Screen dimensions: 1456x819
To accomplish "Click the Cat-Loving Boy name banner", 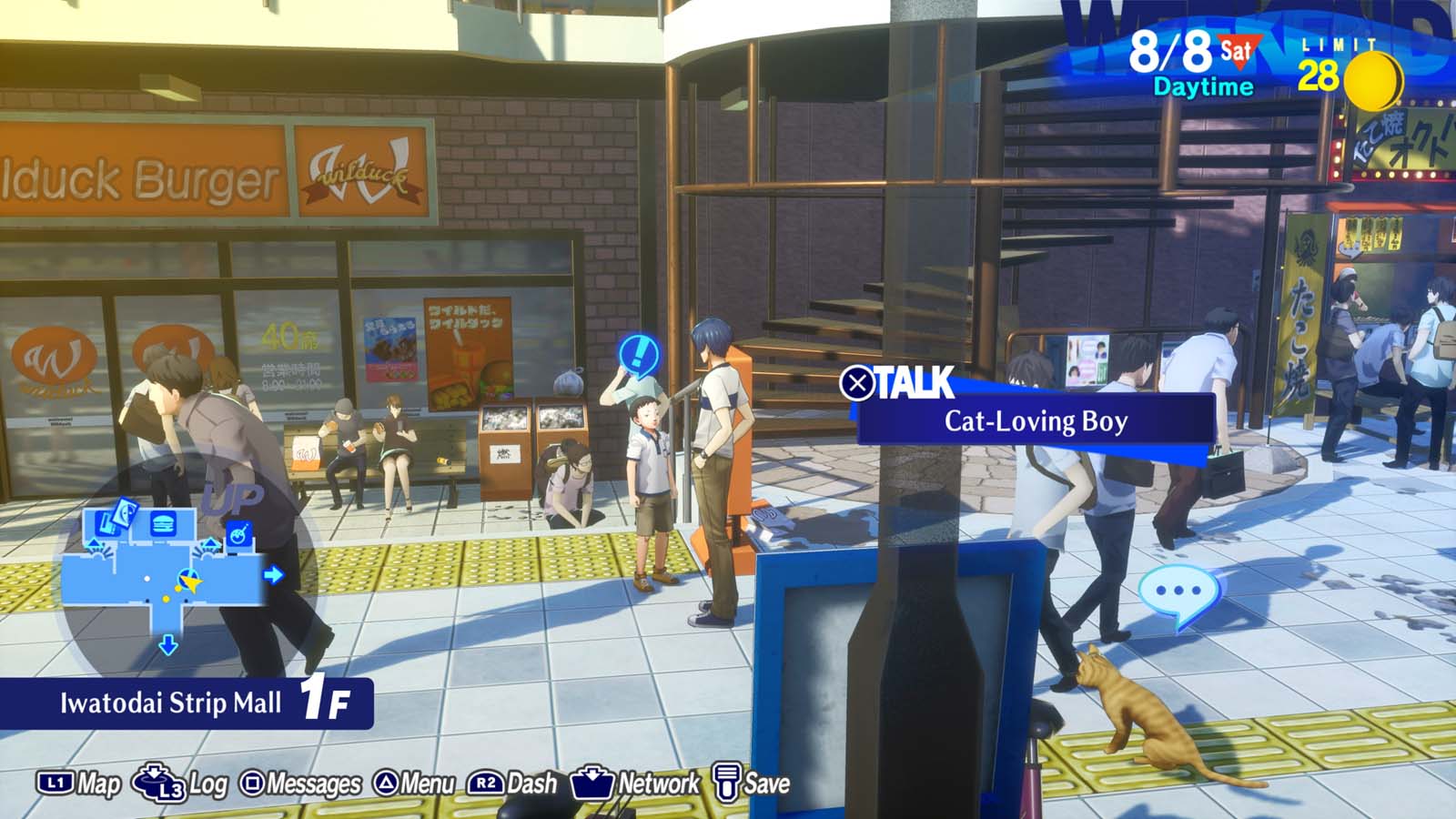I will coord(1033,421).
